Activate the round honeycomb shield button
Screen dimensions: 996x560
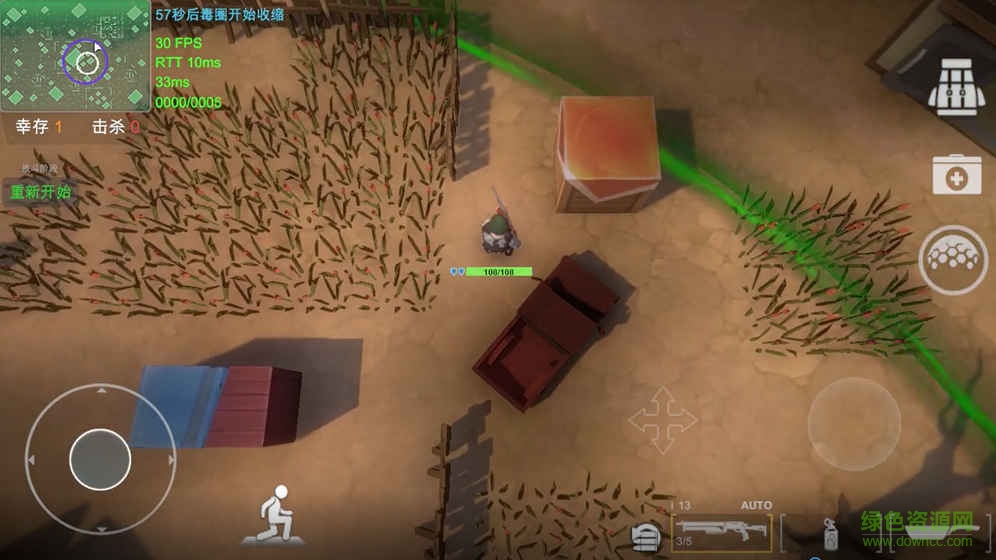[x=952, y=260]
